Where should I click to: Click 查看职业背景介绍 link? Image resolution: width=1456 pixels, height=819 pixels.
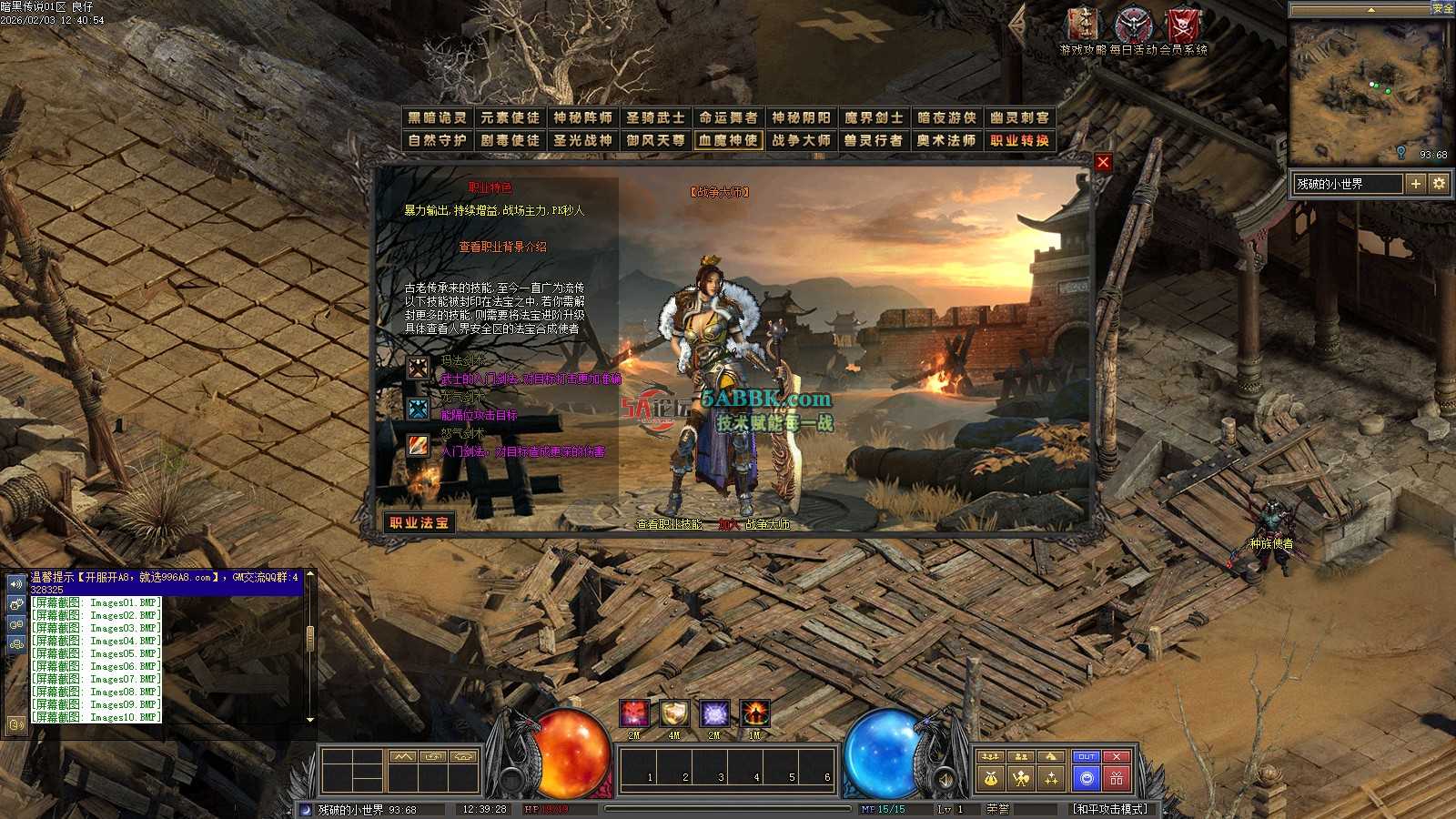point(502,247)
